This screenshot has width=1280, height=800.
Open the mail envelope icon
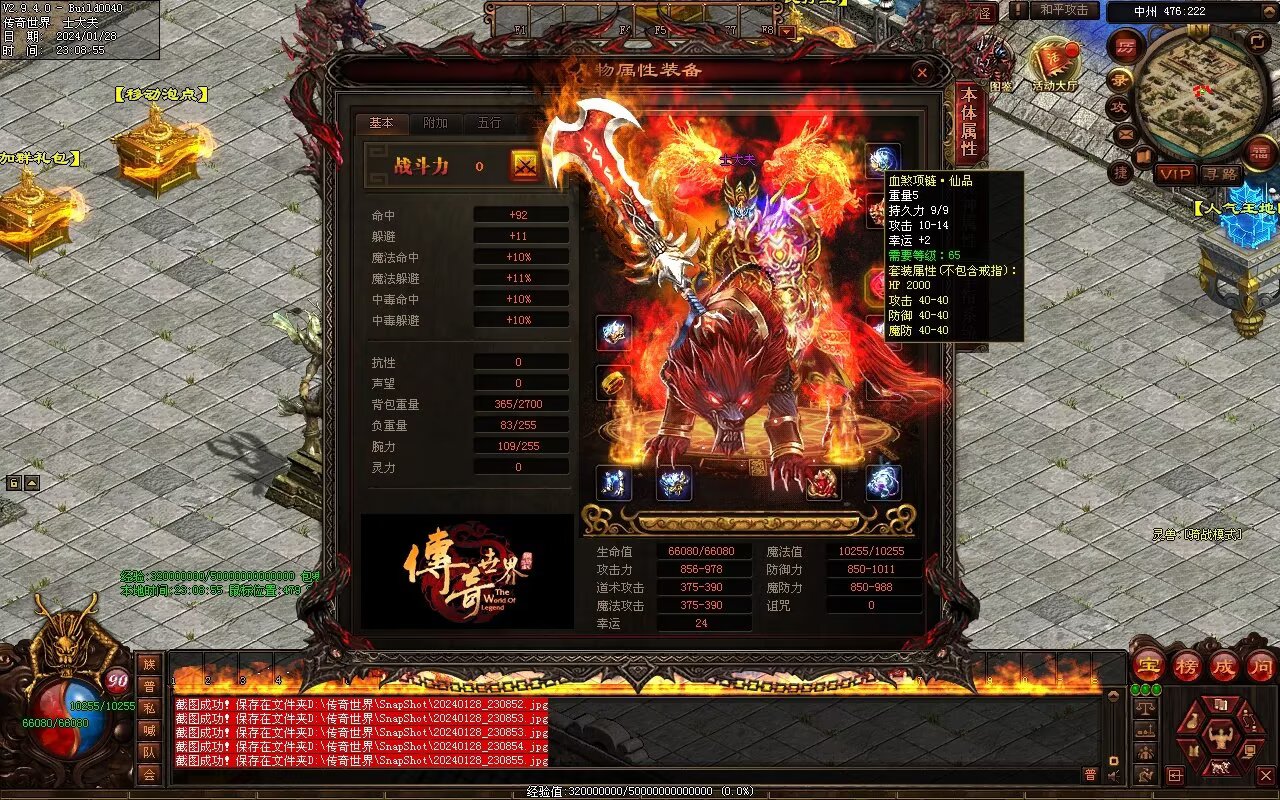pyautogui.click(x=1126, y=133)
